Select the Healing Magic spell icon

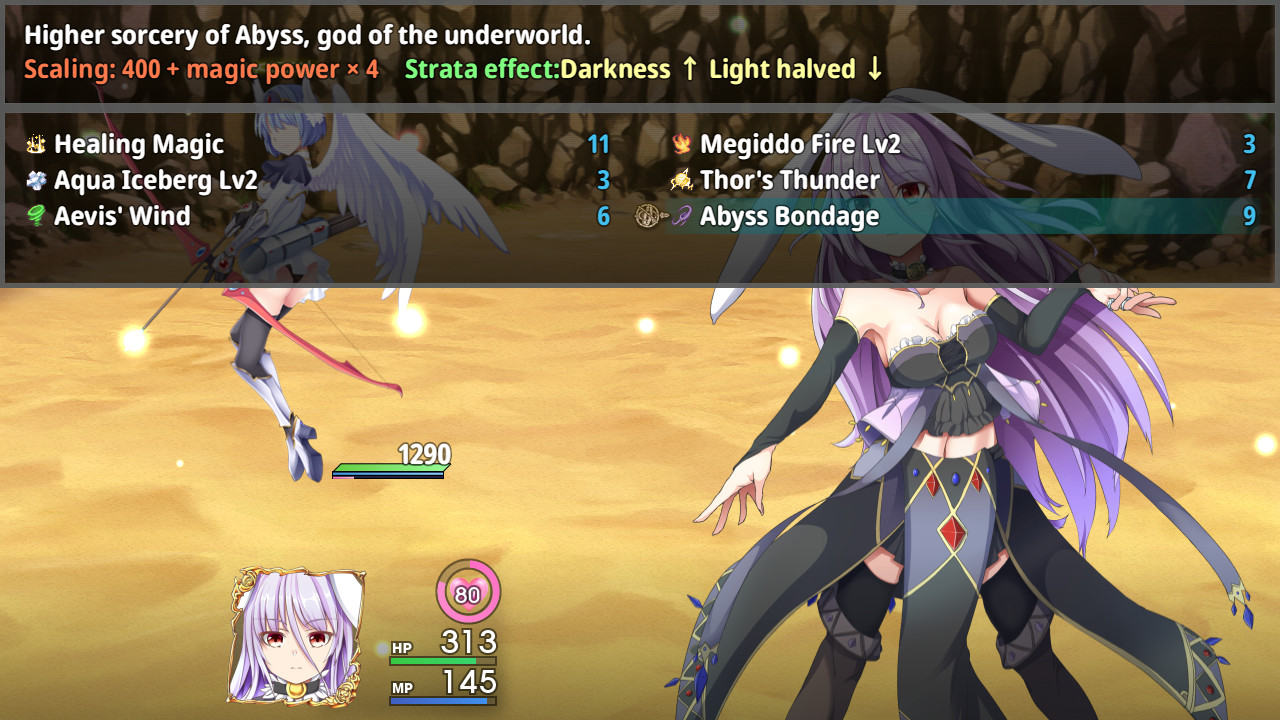tap(36, 144)
